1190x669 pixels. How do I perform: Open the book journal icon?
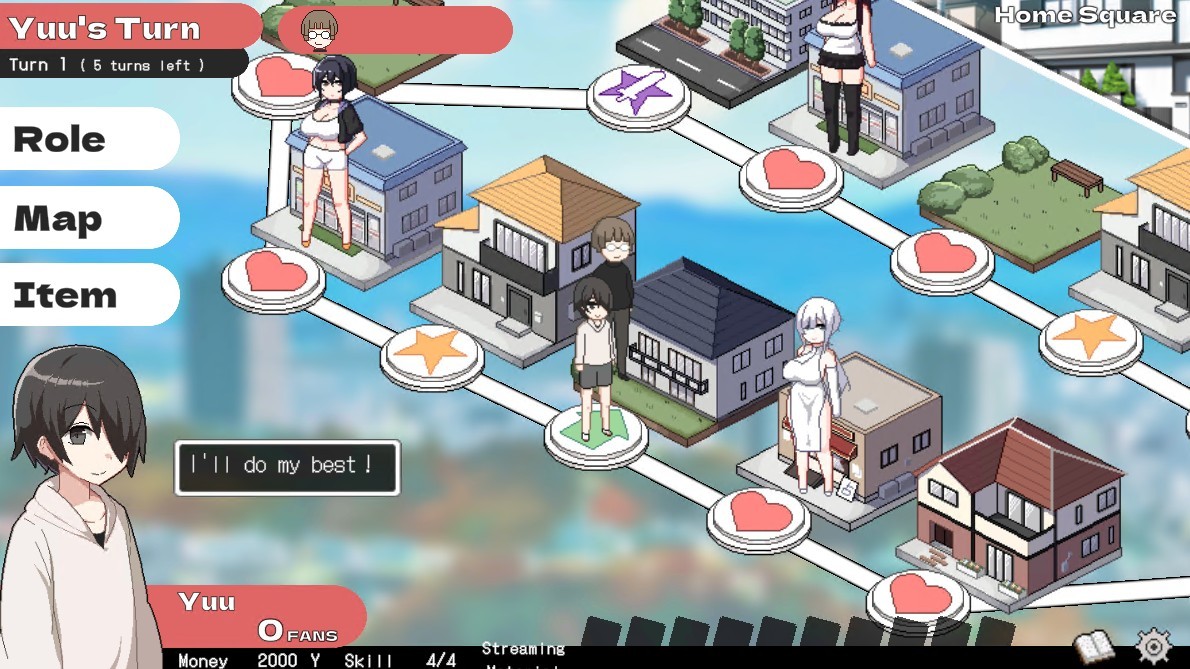tap(1094, 646)
